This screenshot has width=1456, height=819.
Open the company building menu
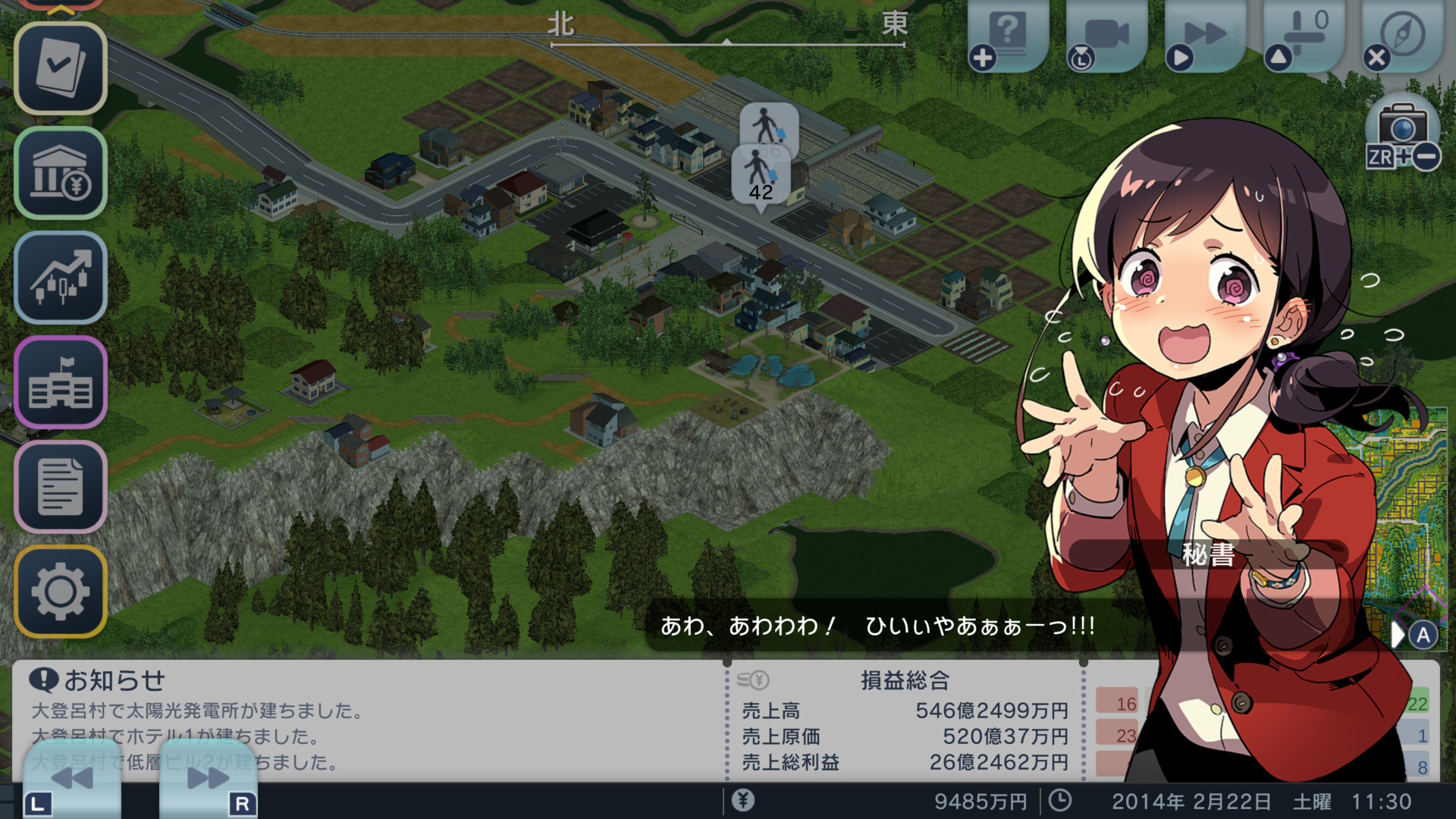tap(61, 382)
